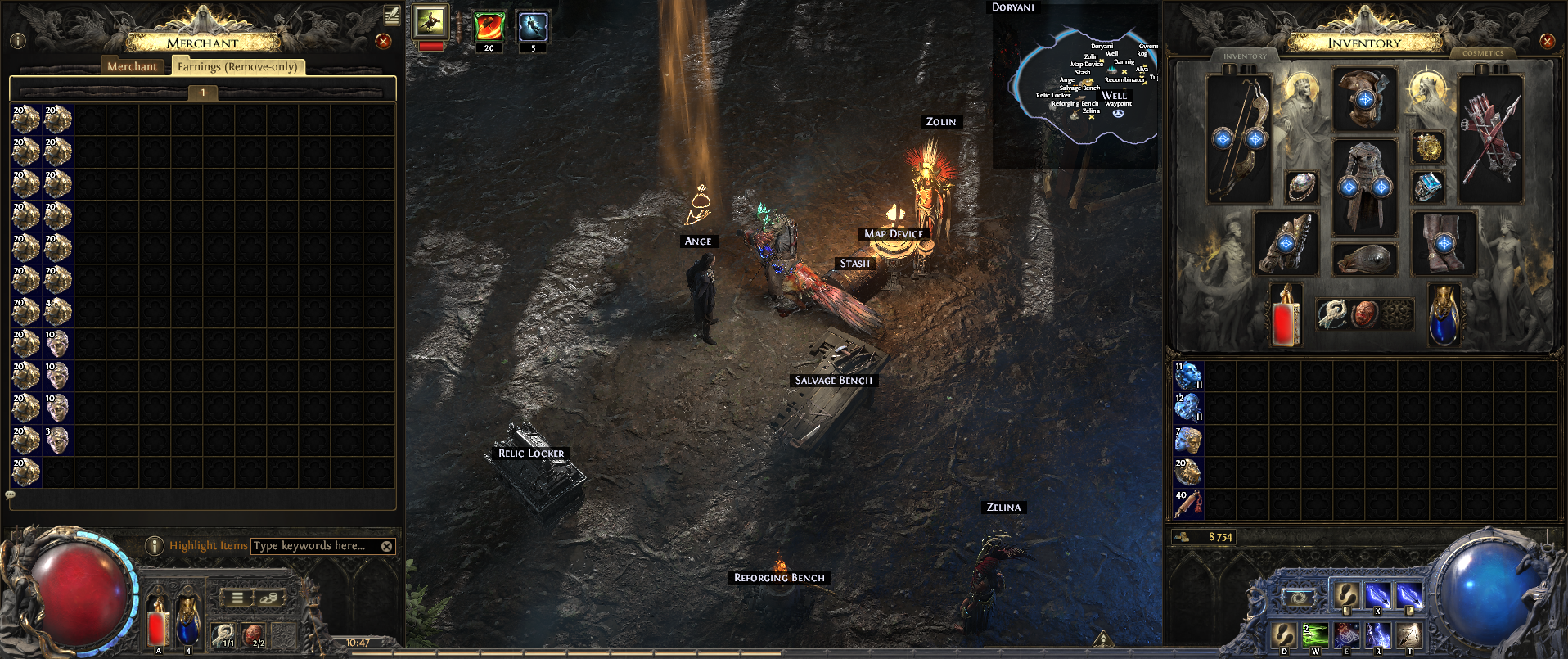Select the blue gem ring slot
1568x659 pixels.
coord(1428,187)
